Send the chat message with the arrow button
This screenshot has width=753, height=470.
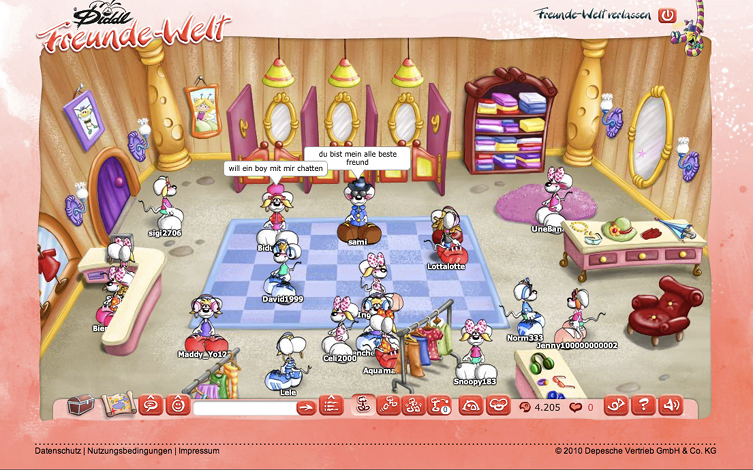pyautogui.click(x=306, y=406)
